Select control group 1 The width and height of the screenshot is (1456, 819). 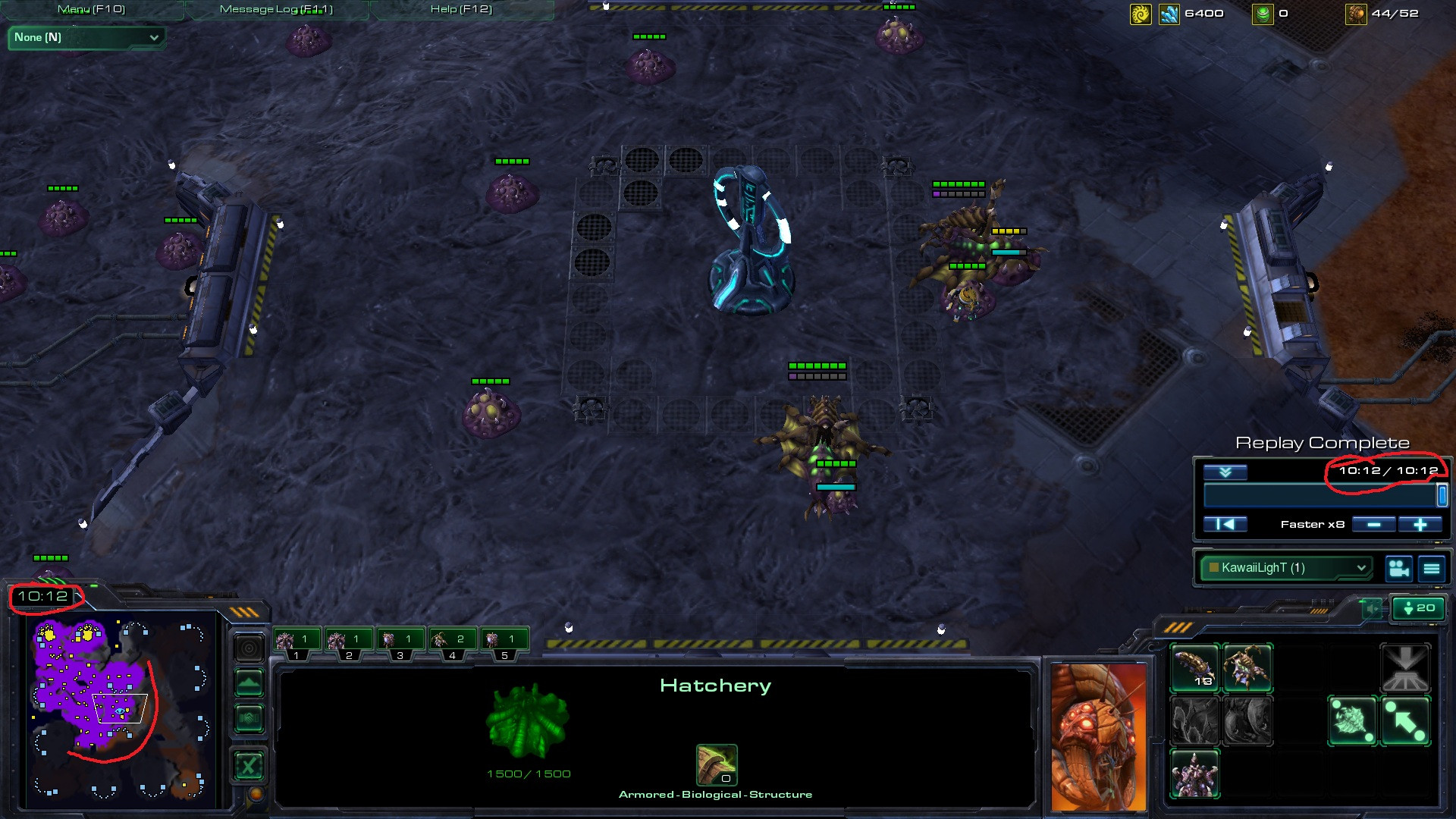pyautogui.click(x=297, y=642)
